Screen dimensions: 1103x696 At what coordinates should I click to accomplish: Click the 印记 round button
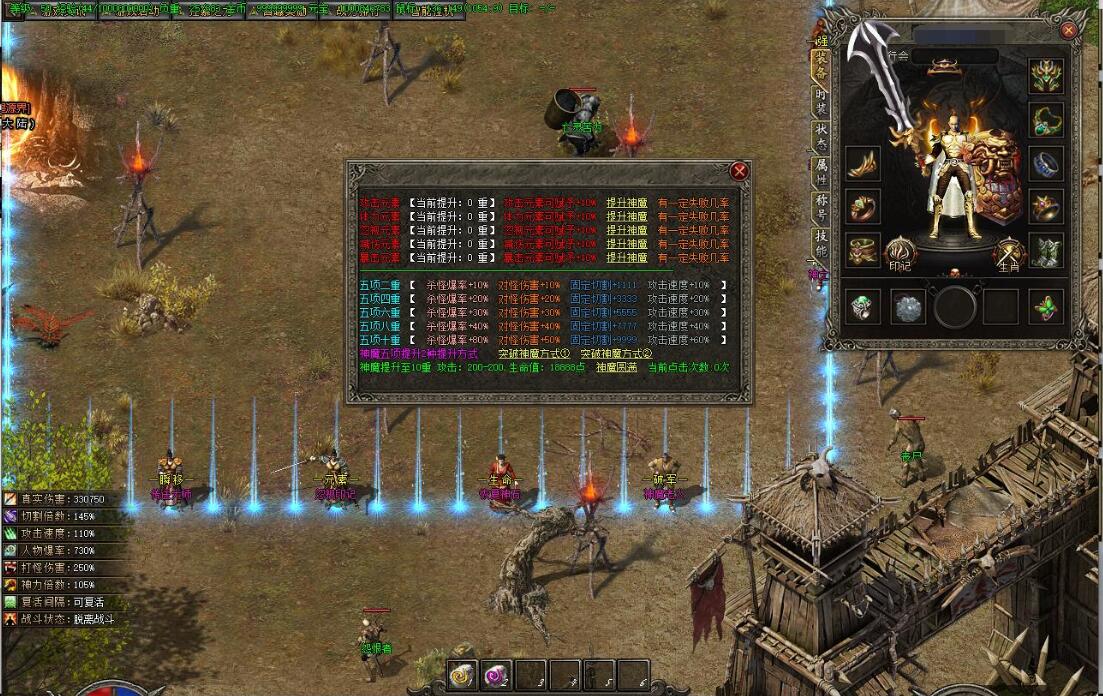[x=902, y=253]
